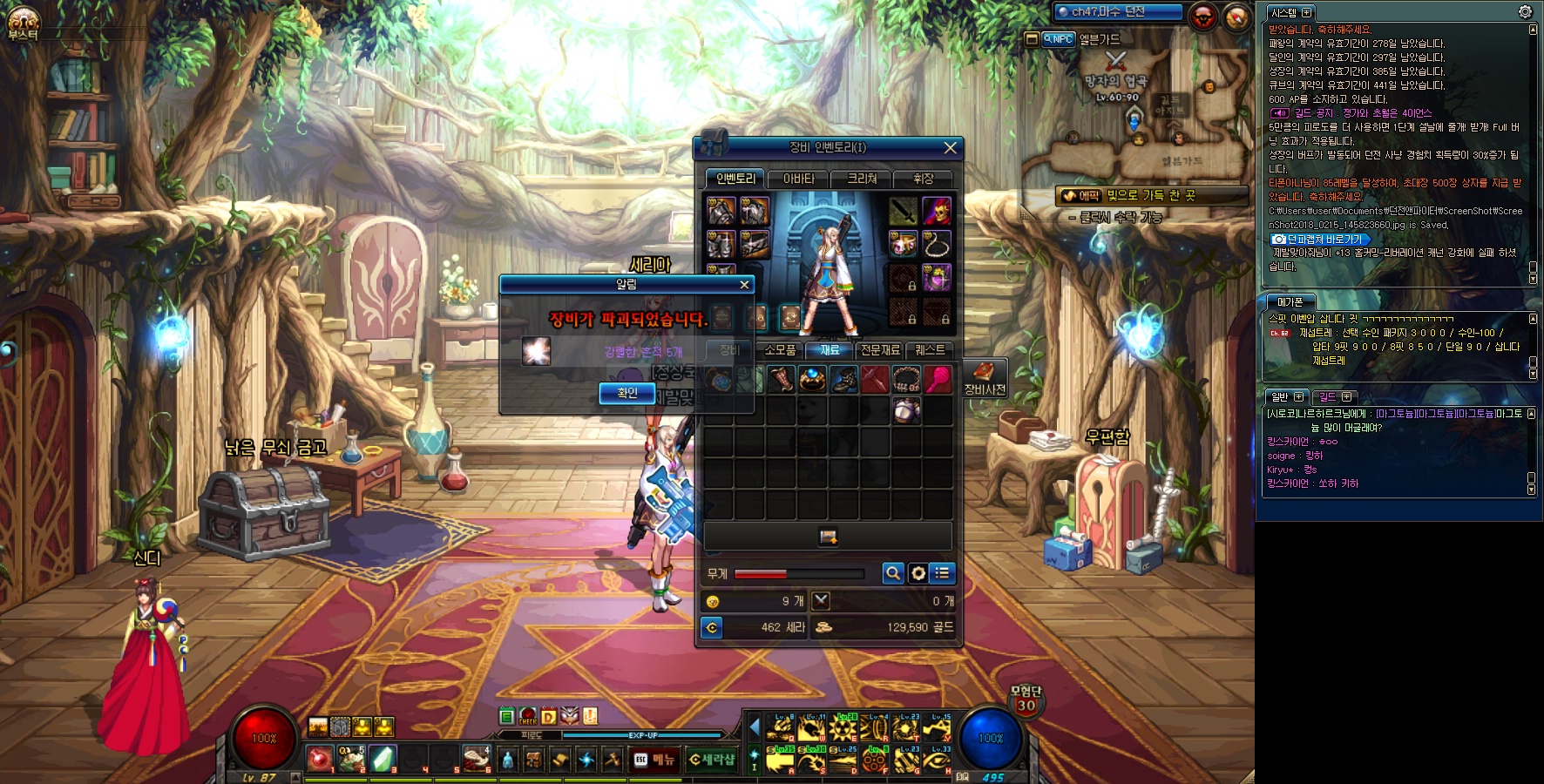The image size is (1544, 784).
Task: Show the 소모품 item category
Action: click(780, 350)
